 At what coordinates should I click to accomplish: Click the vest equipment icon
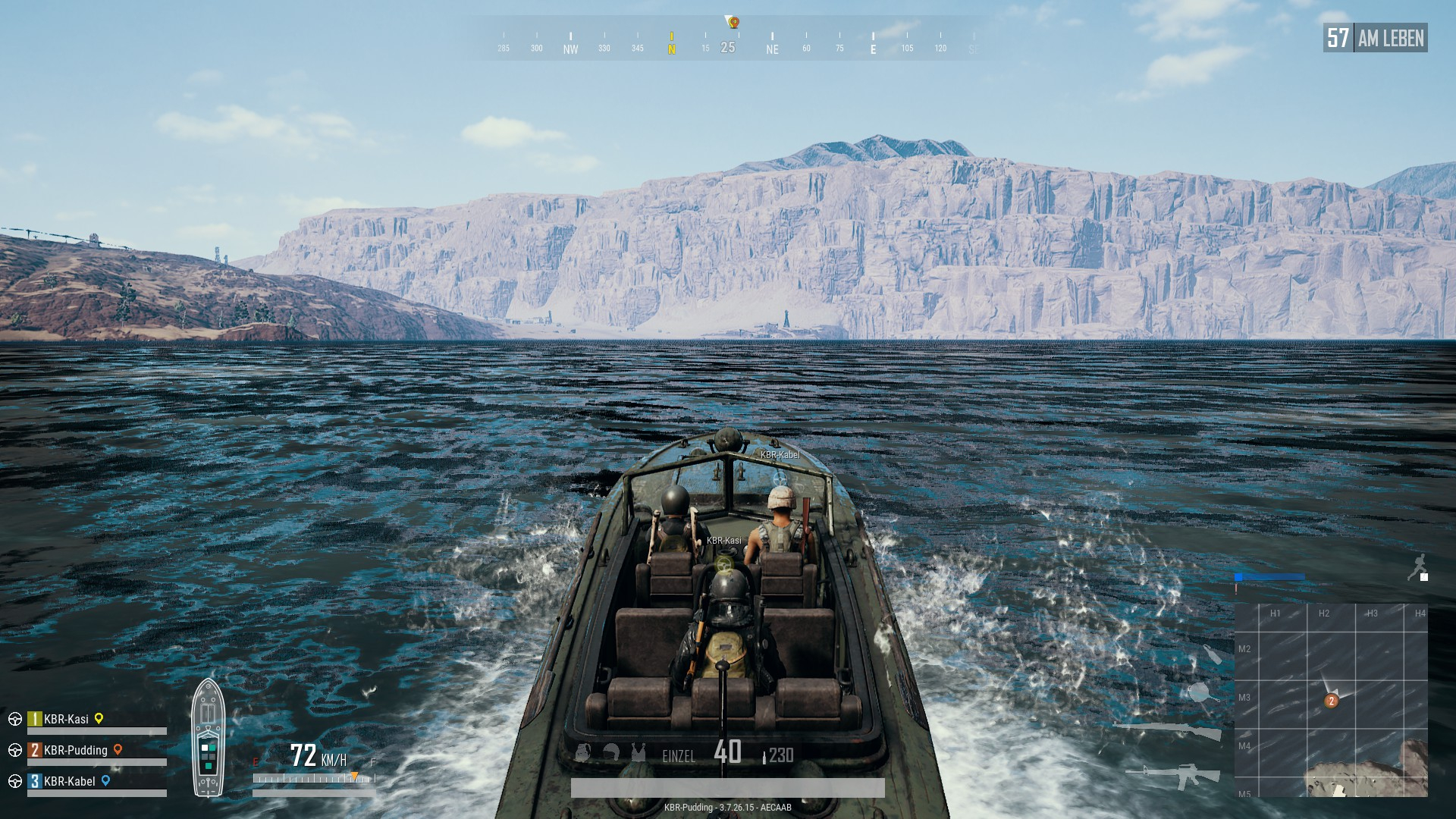pyautogui.click(x=639, y=753)
